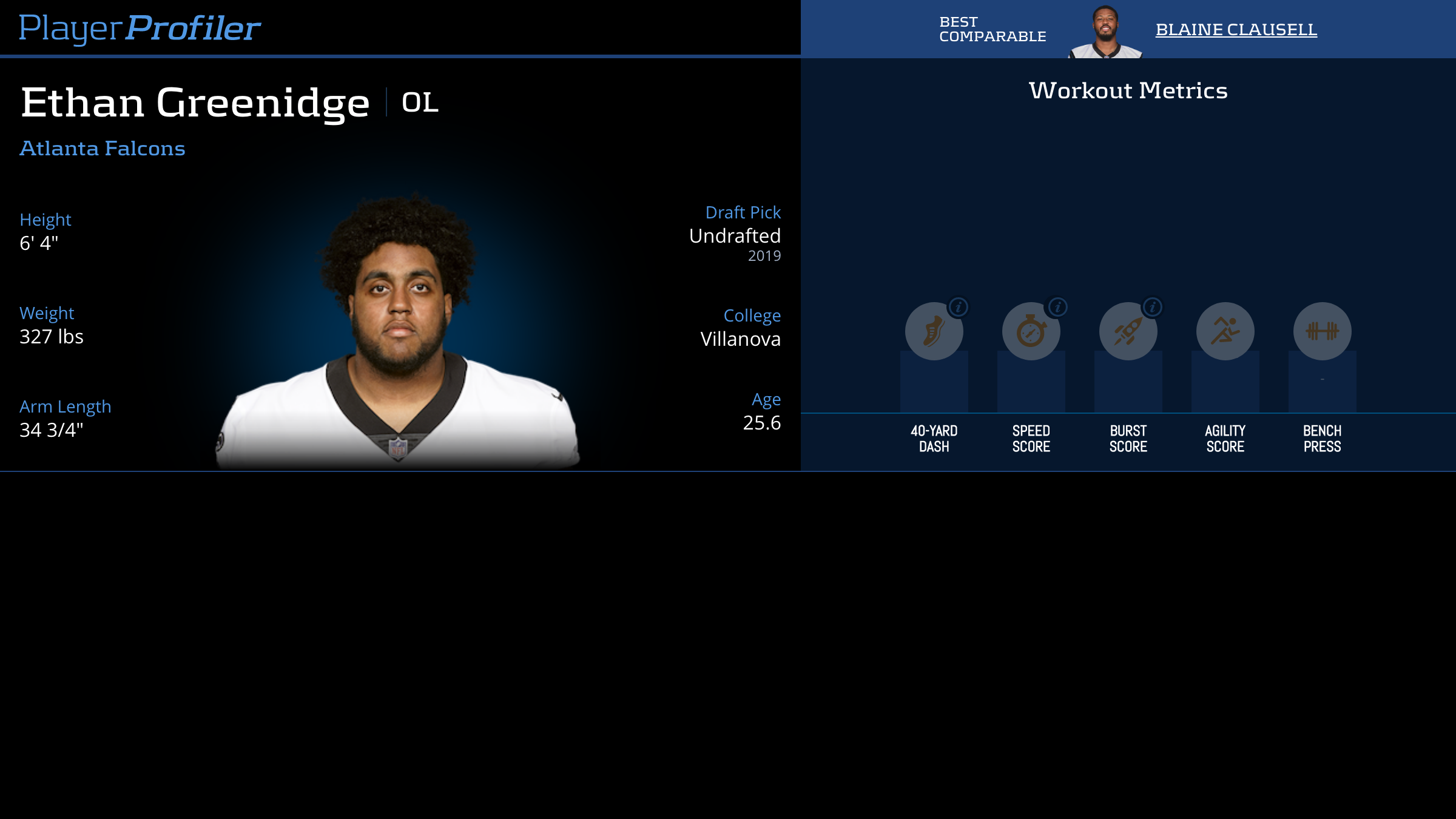Screen dimensions: 1456x819
Task: Select the Bench Press barbell icon
Action: (1322, 331)
